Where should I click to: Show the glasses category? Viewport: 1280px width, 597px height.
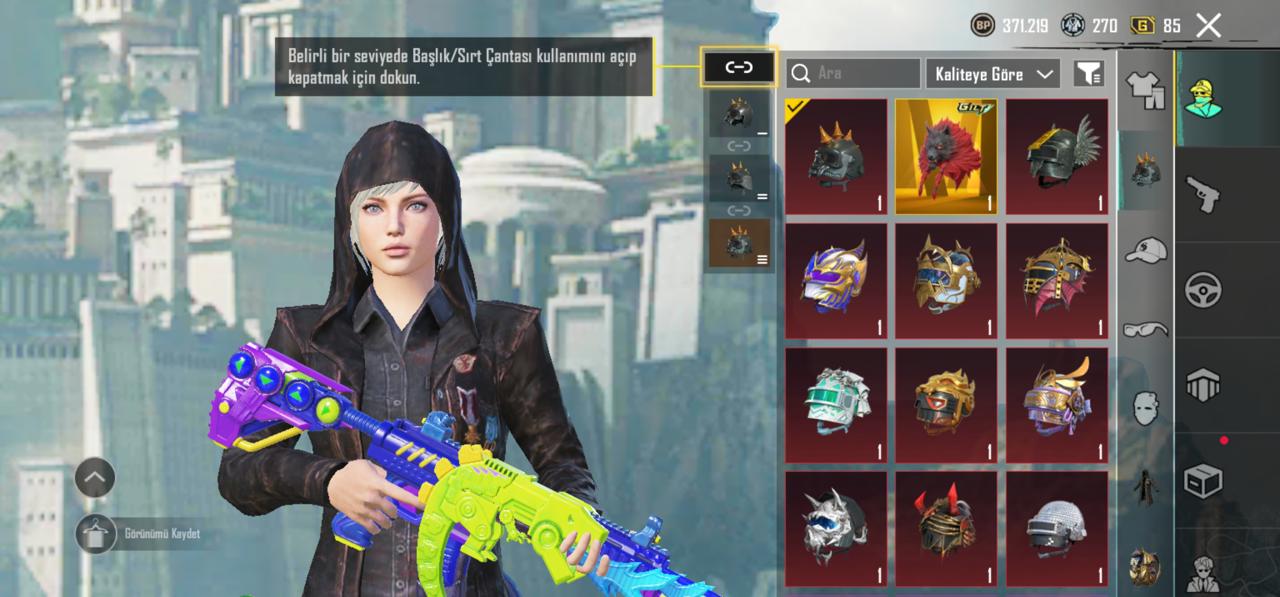point(1145,329)
